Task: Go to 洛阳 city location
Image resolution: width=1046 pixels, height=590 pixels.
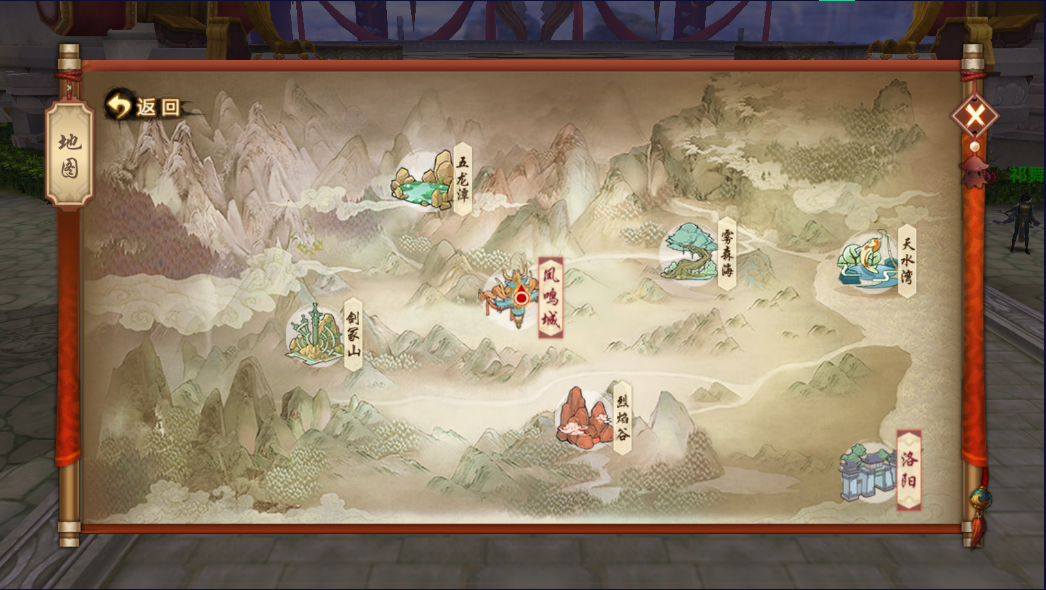Action: click(x=870, y=471)
